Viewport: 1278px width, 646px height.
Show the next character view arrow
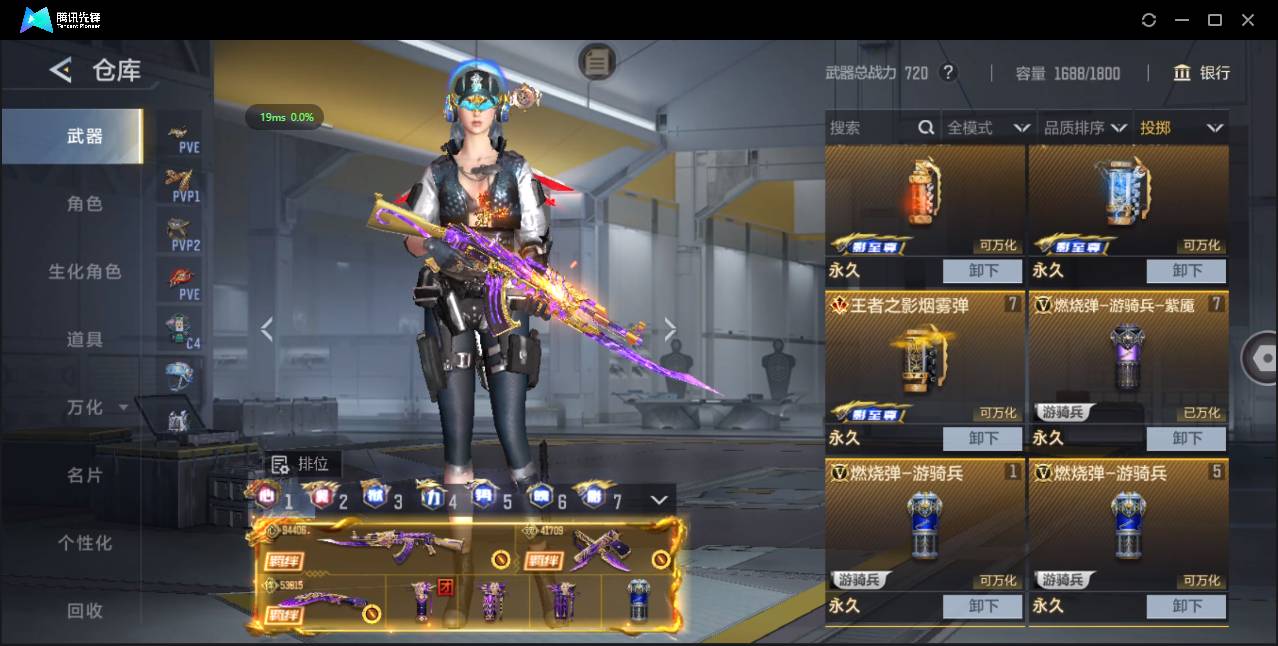coord(670,330)
